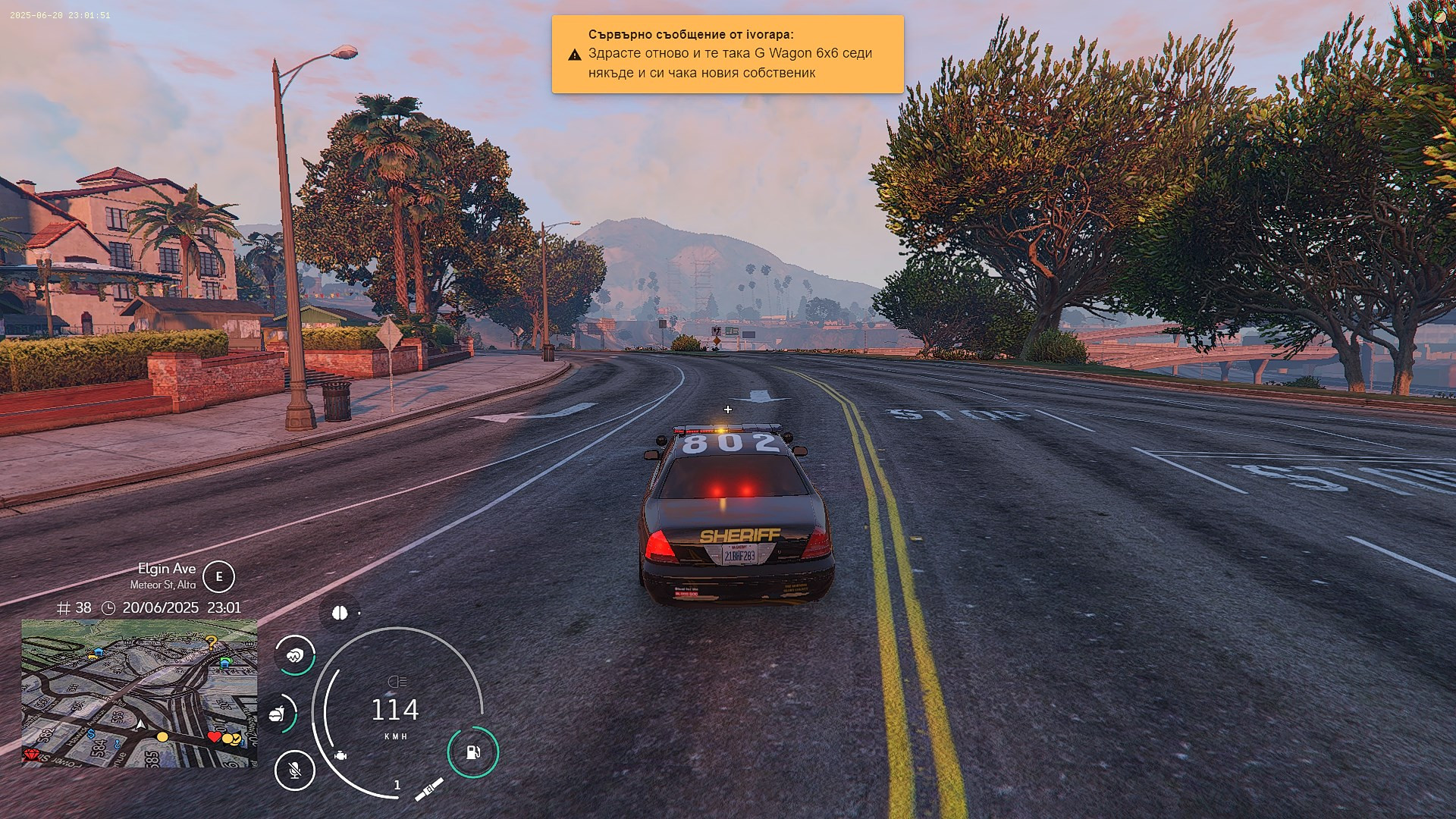Screen dimensions: 1456x819
Task: Select the green house marker on minimap
Action: (x=224, y=662)
